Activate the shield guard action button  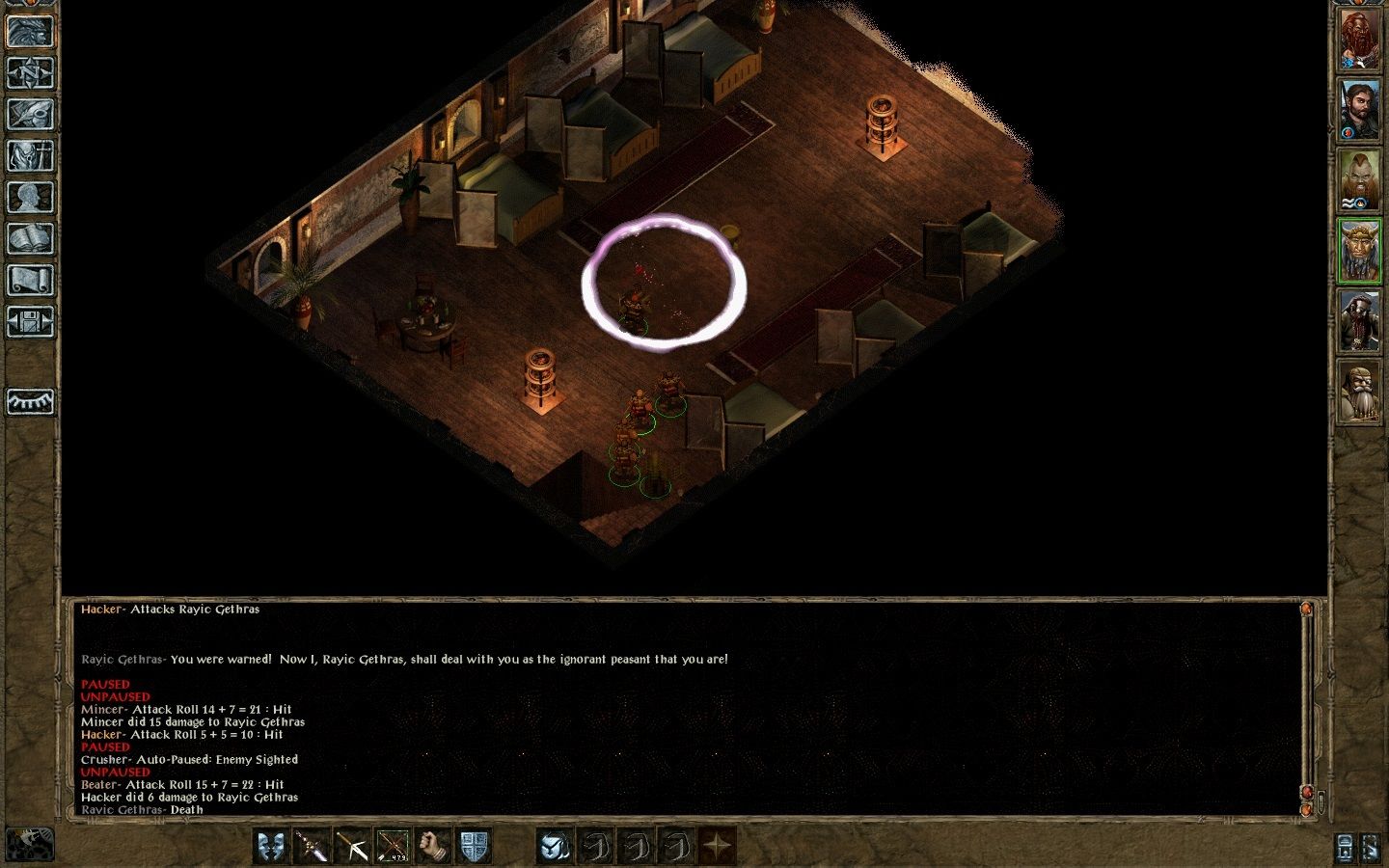tap(473, 846)
